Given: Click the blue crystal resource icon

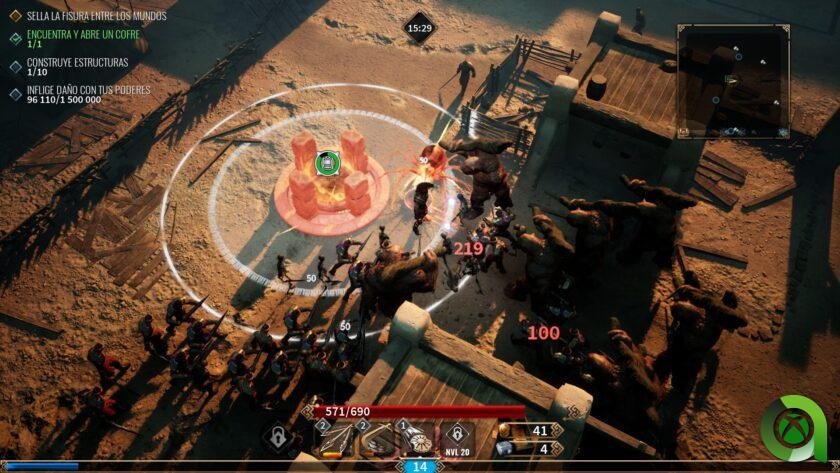Looking at the screenshot, I should click(x=506, y=448).
